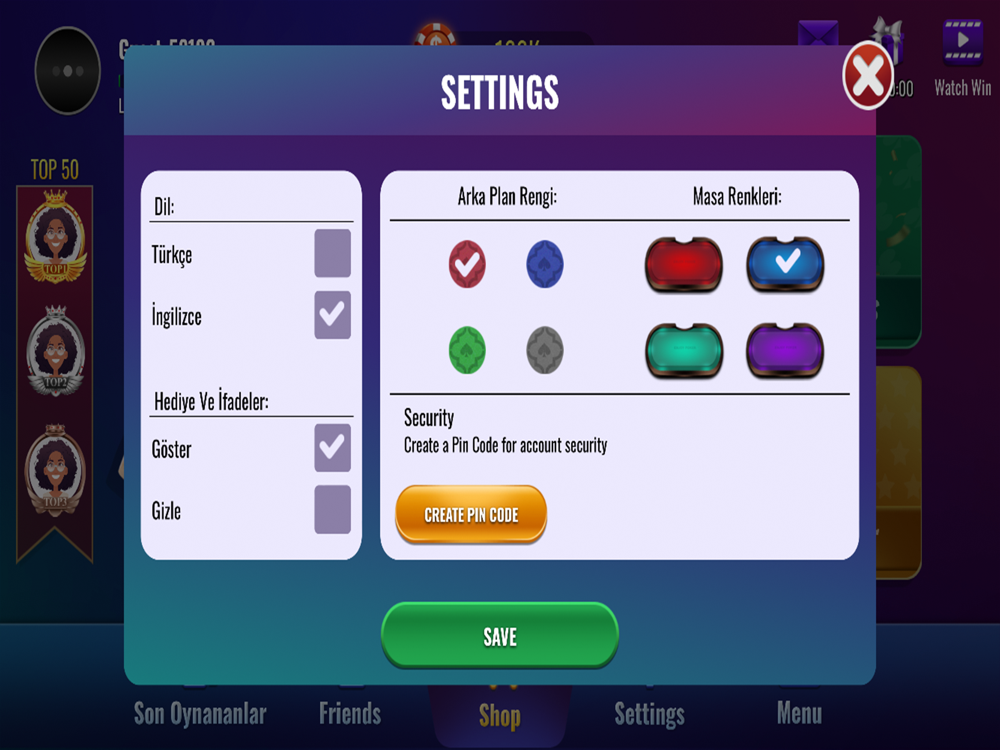1000x750 pixels.
Task: Open the Son Oynananlar tab
Action: 200,713
